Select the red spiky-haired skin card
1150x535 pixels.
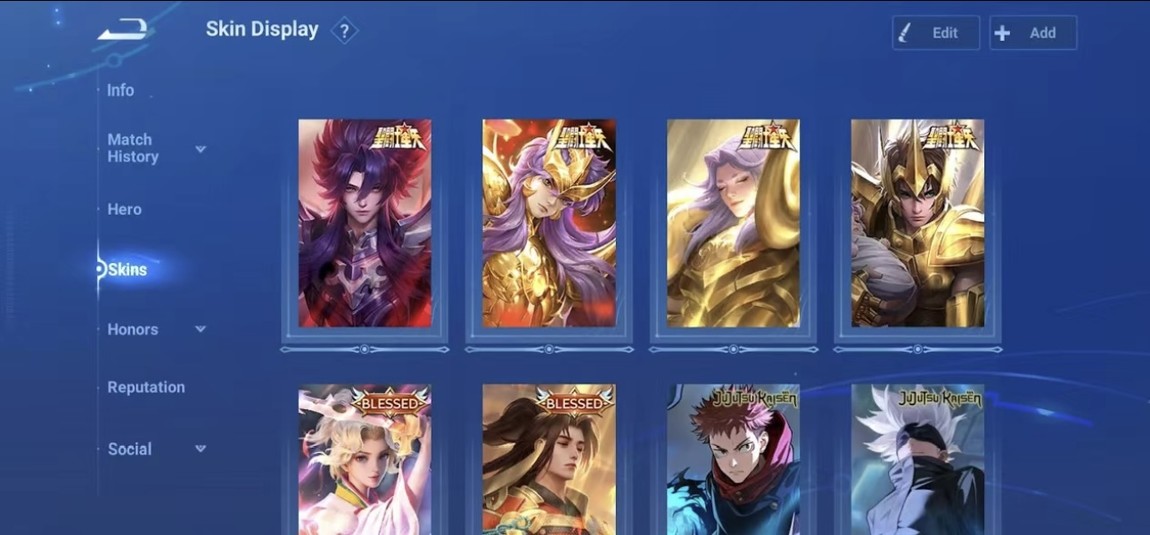click(365, 223)
